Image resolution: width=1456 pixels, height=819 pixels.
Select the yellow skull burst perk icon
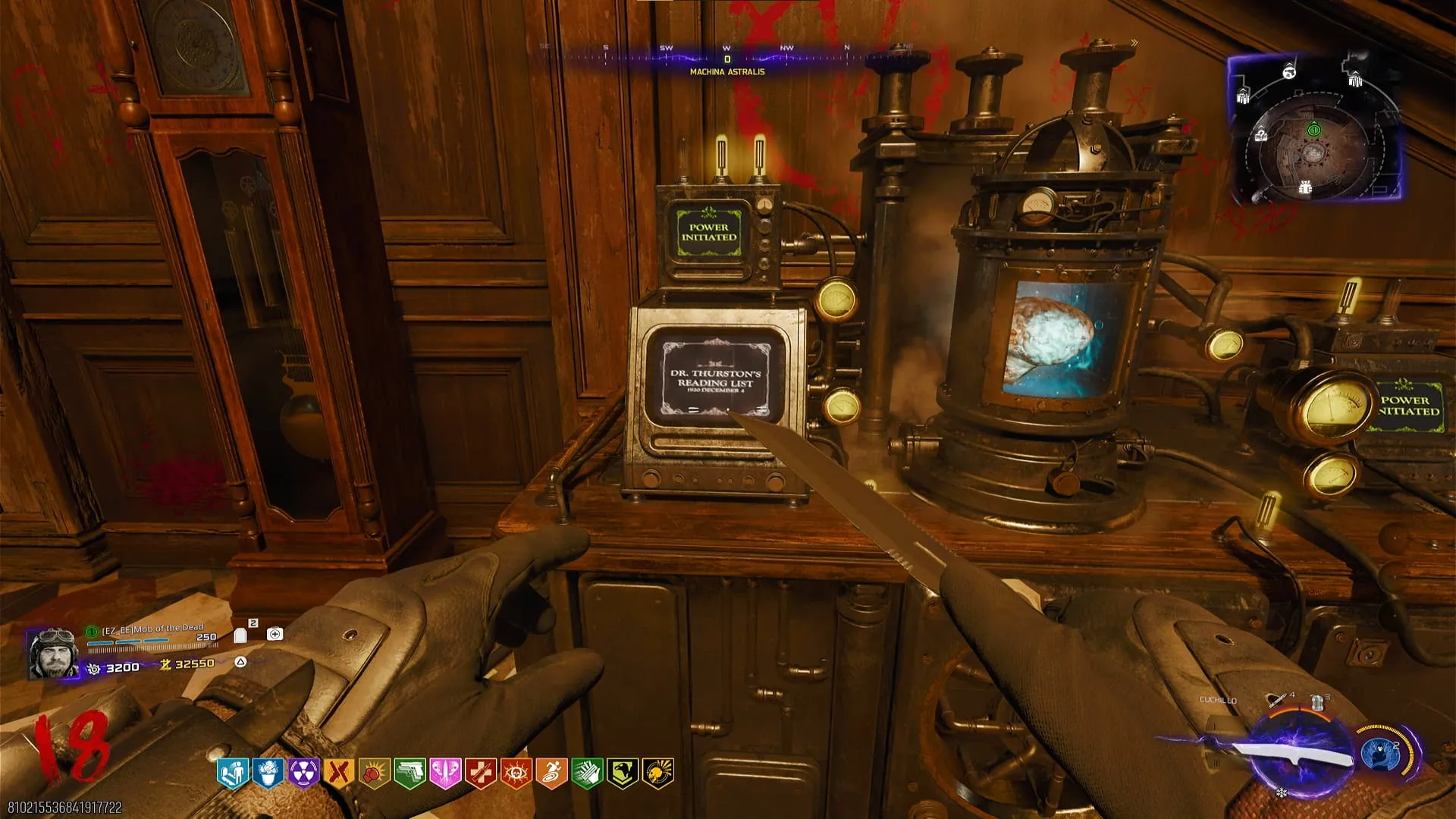657,773
